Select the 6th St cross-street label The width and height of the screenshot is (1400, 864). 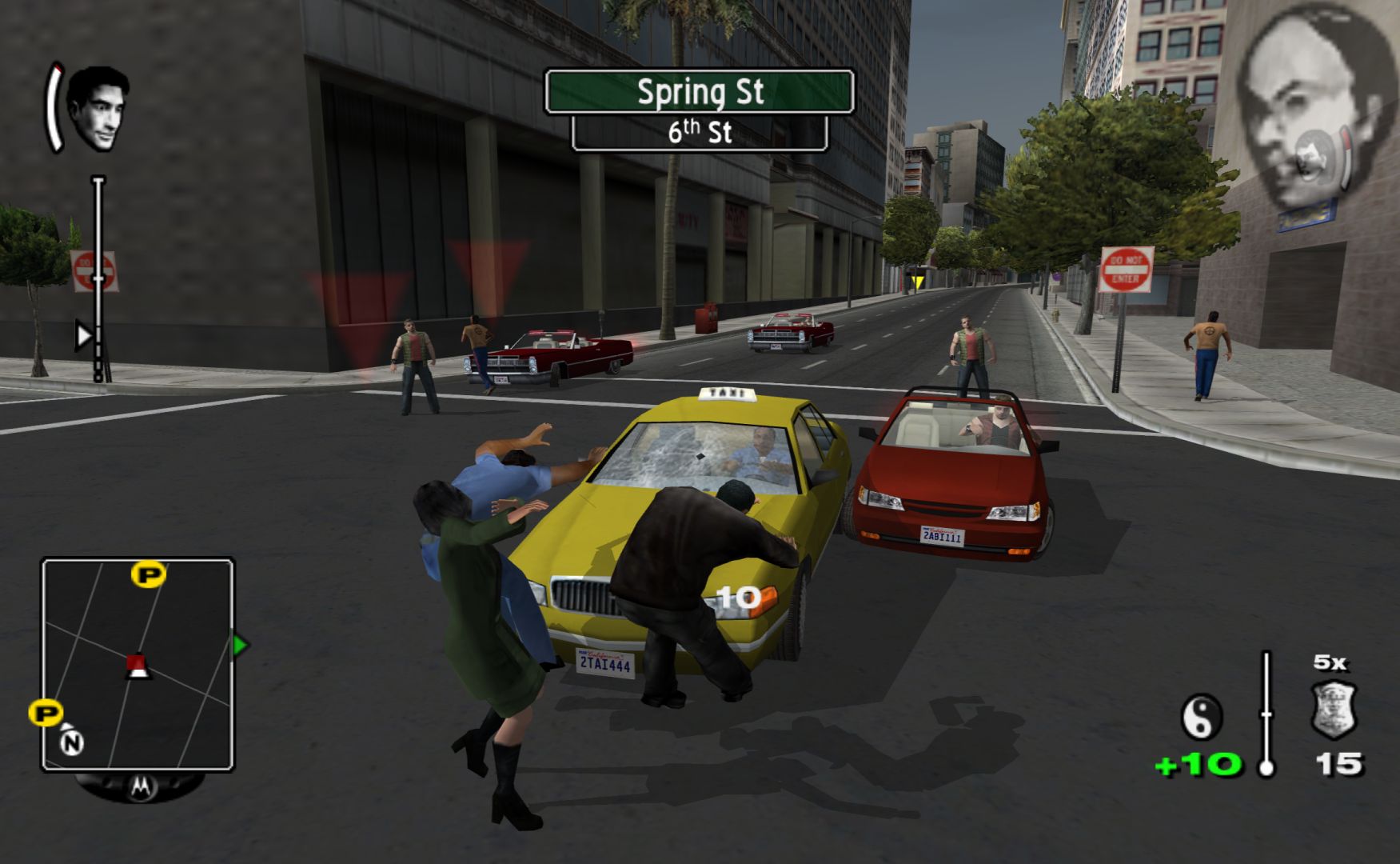[x=700, y=133]
